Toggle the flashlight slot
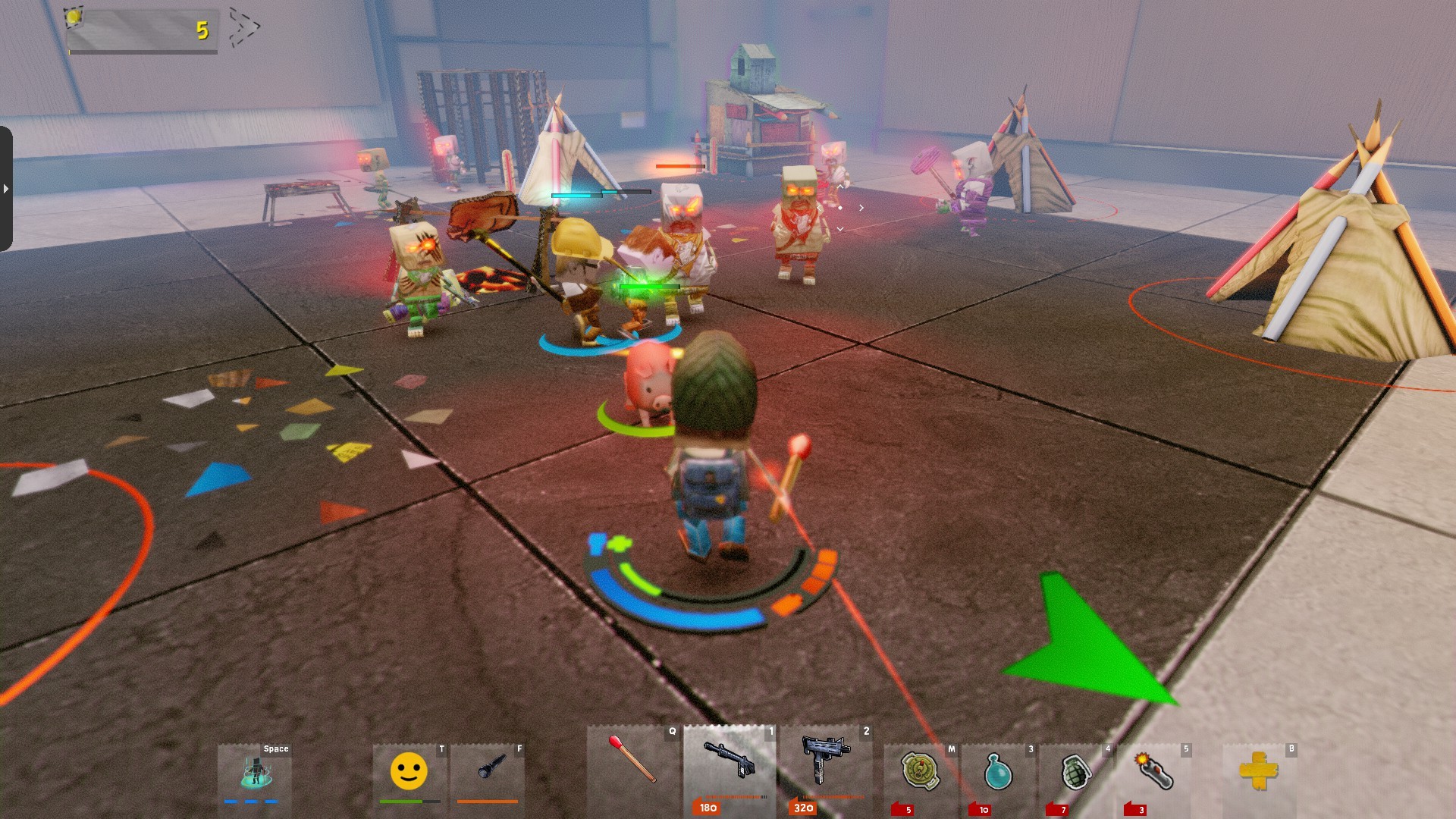 point(488,770)
